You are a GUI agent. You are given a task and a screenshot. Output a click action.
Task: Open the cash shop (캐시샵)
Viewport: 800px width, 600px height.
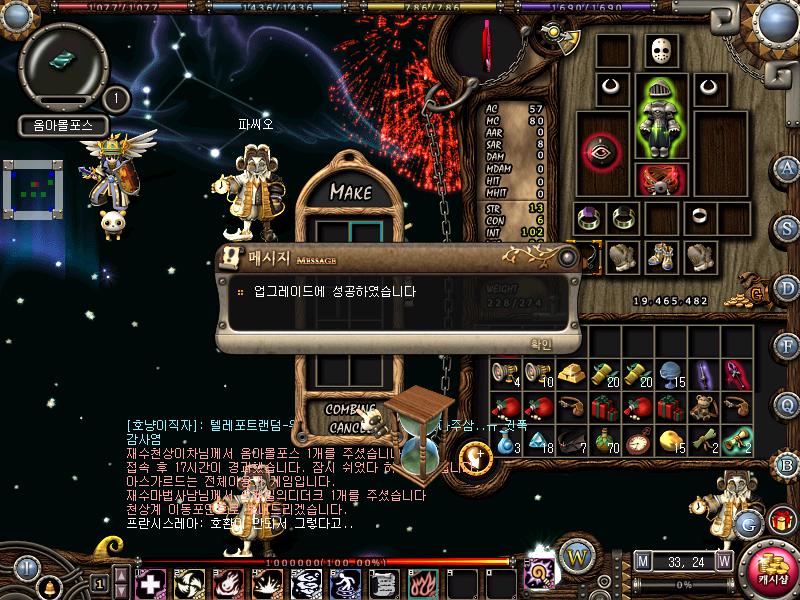coord(773,565)
